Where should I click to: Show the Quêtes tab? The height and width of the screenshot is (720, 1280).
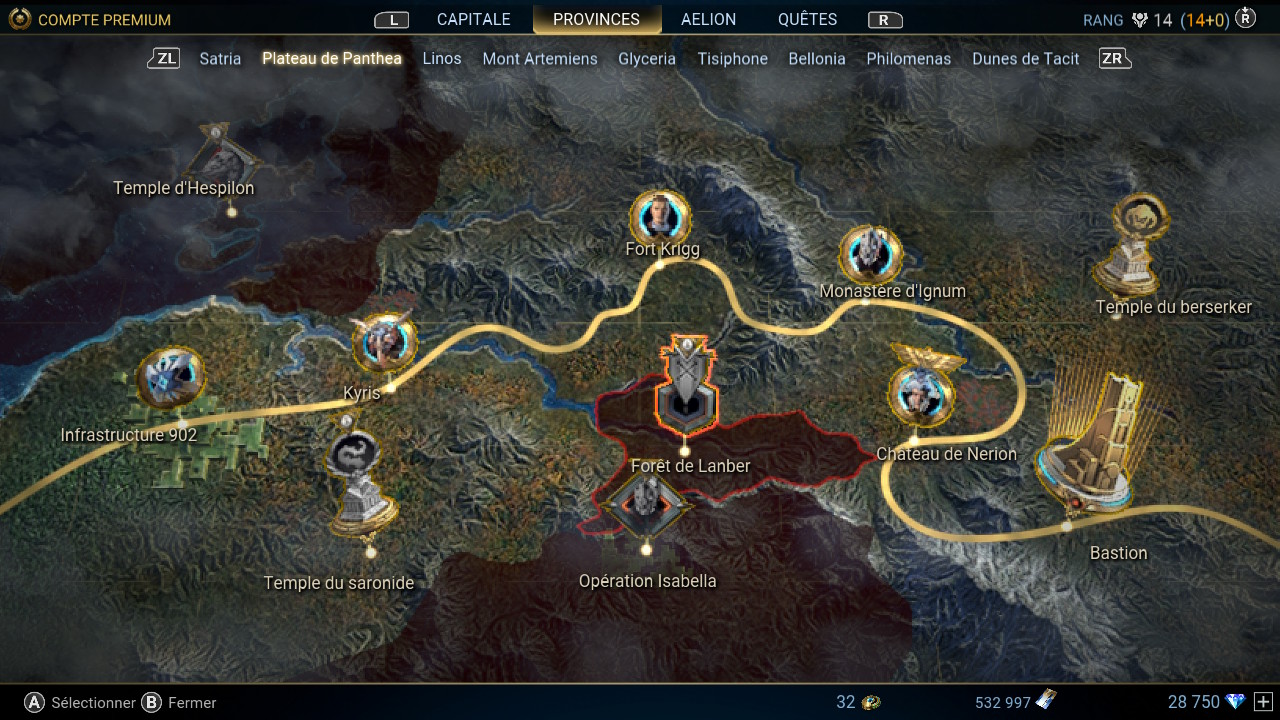pos(807,20)
